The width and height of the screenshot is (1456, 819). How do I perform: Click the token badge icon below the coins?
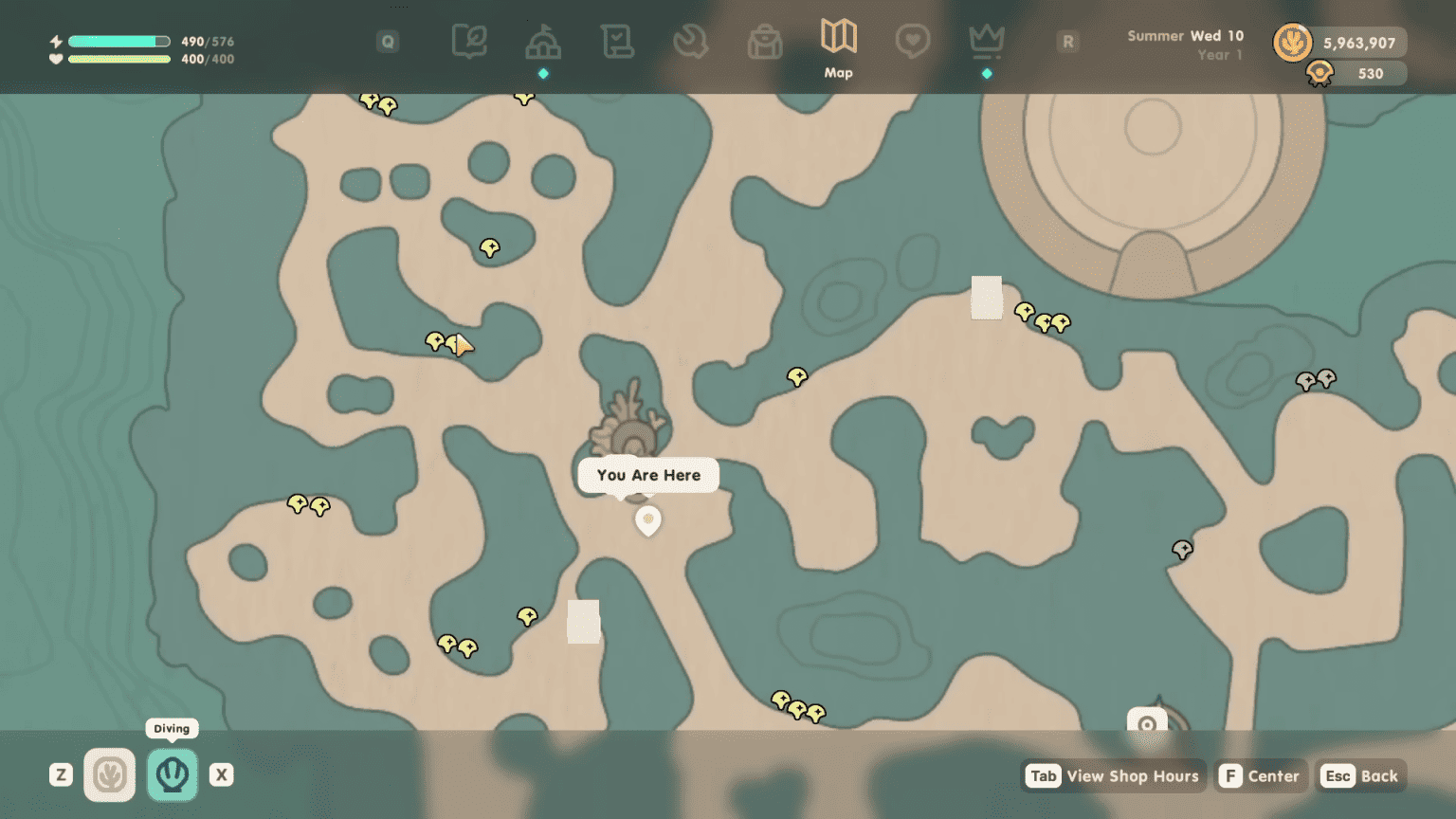pyautogui.click(x=1320, y=73)
